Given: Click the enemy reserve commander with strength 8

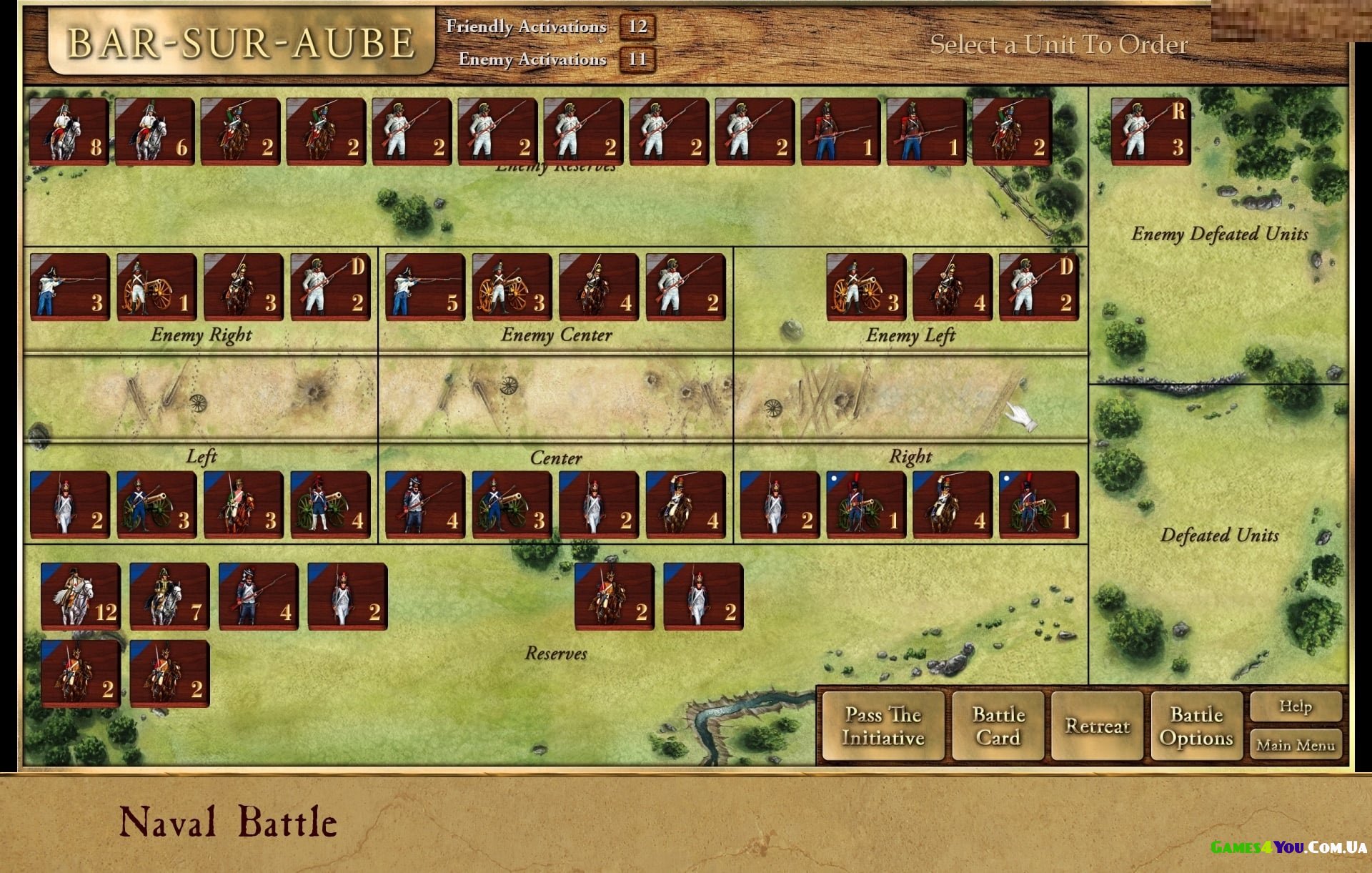Looking at the screenshot, I should tap(69, 132).
